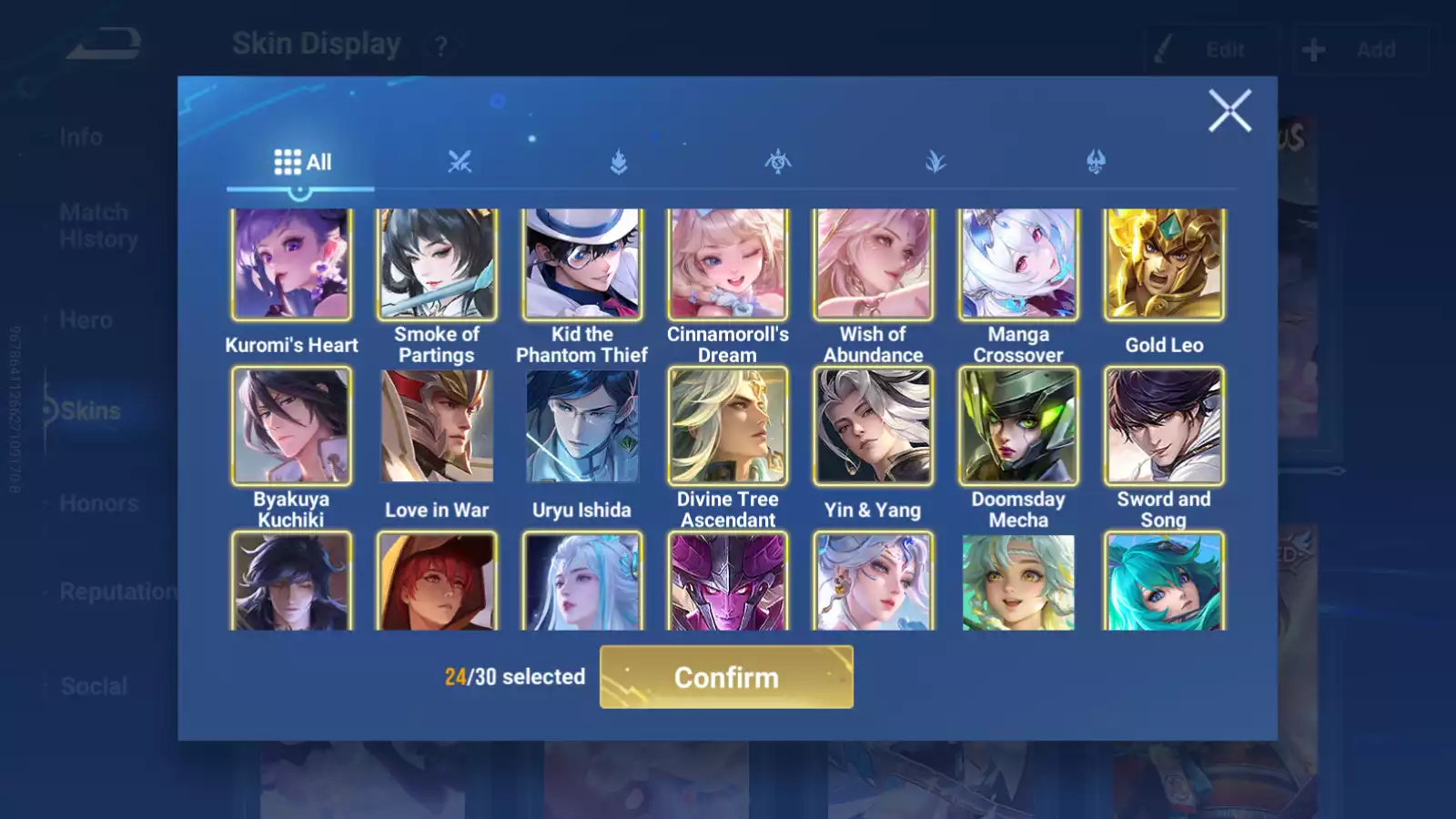The image size is (1456, 819).
Task: Click the Add plus icon
Action: [x=1312, y=48]
